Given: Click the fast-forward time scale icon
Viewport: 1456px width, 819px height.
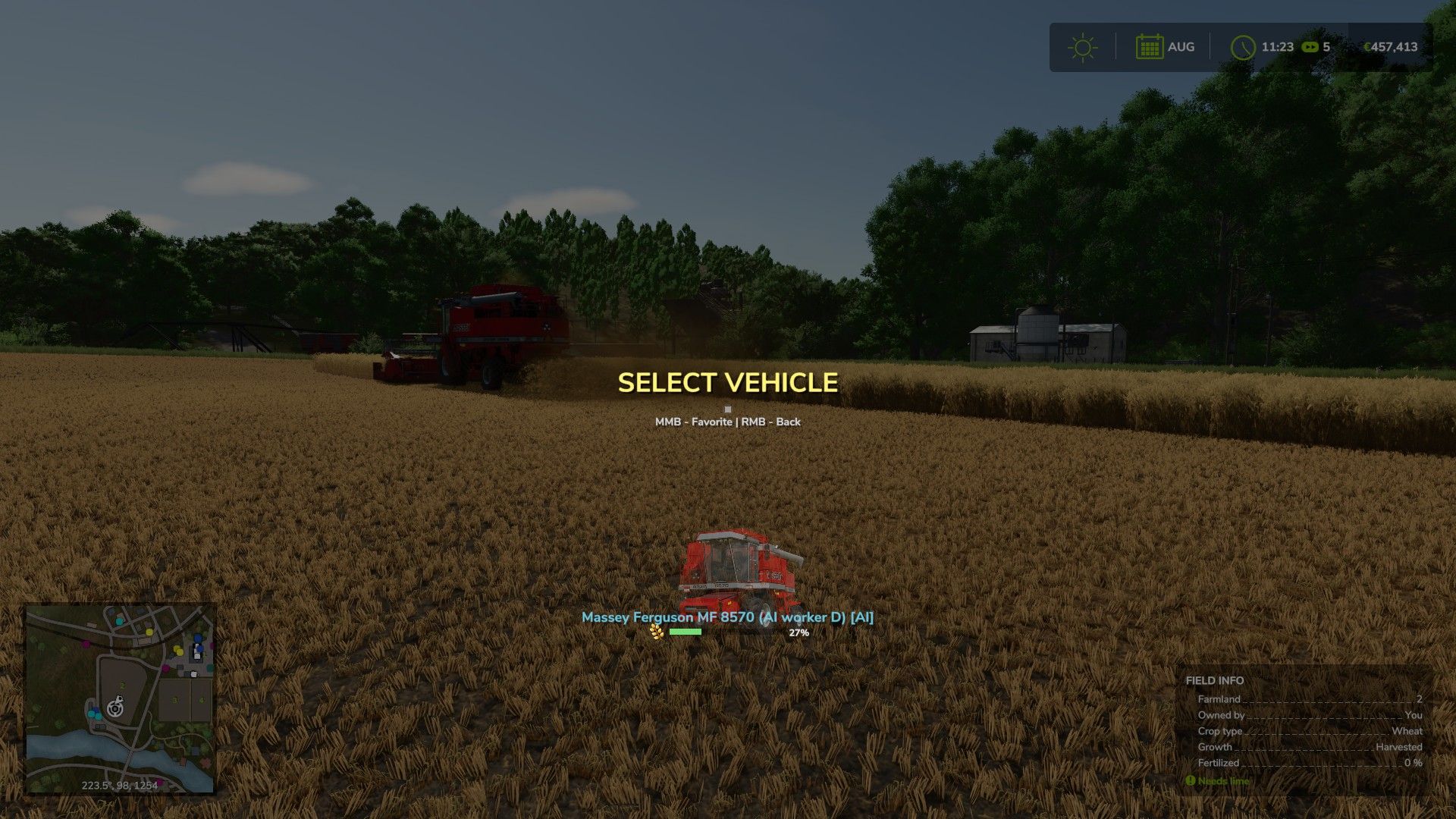Looking at the screenshot, I should click(1310, 47).
